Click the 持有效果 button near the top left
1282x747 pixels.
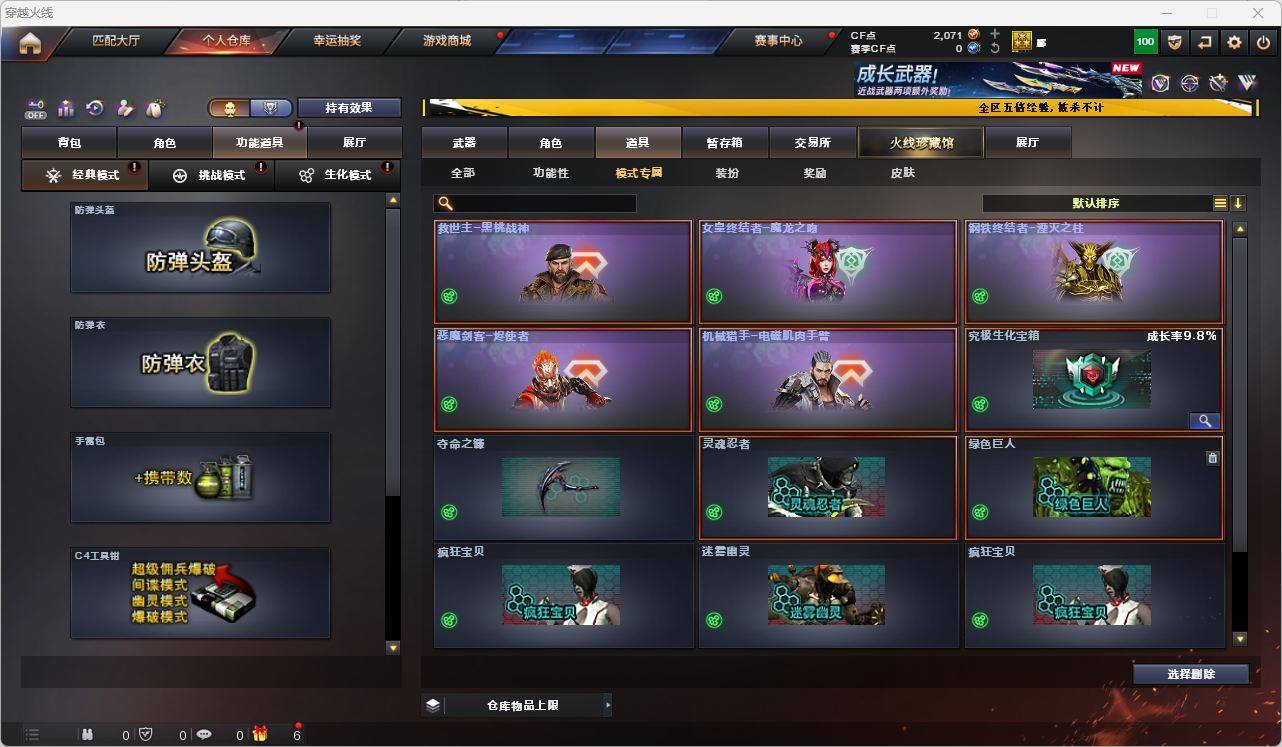[348, 107]
